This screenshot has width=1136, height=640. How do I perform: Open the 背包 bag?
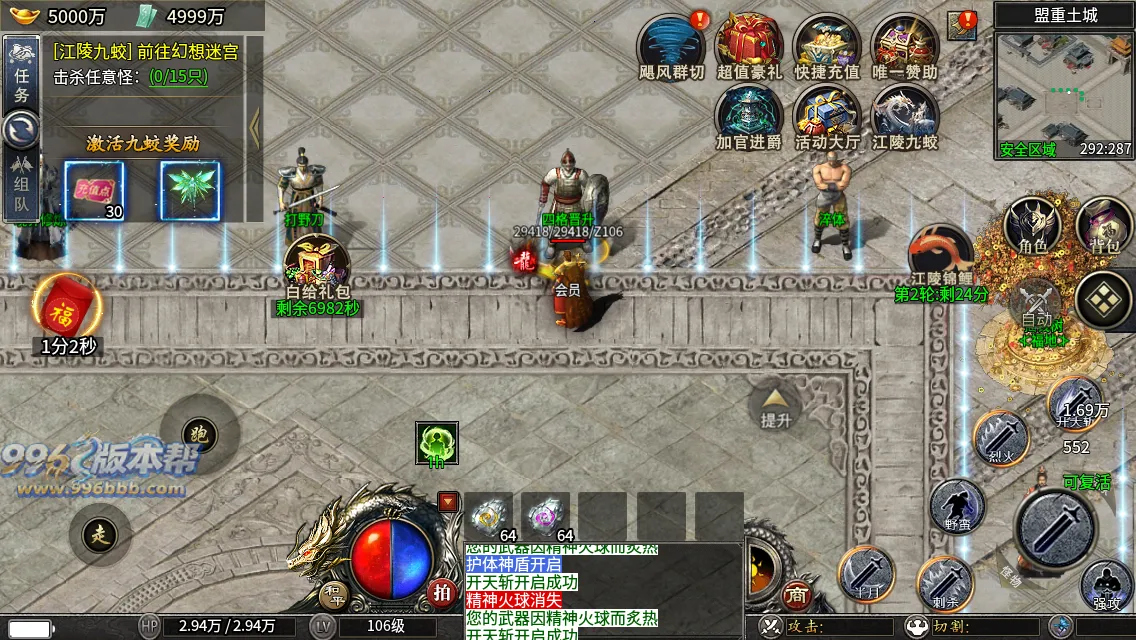click(1104, 225)
